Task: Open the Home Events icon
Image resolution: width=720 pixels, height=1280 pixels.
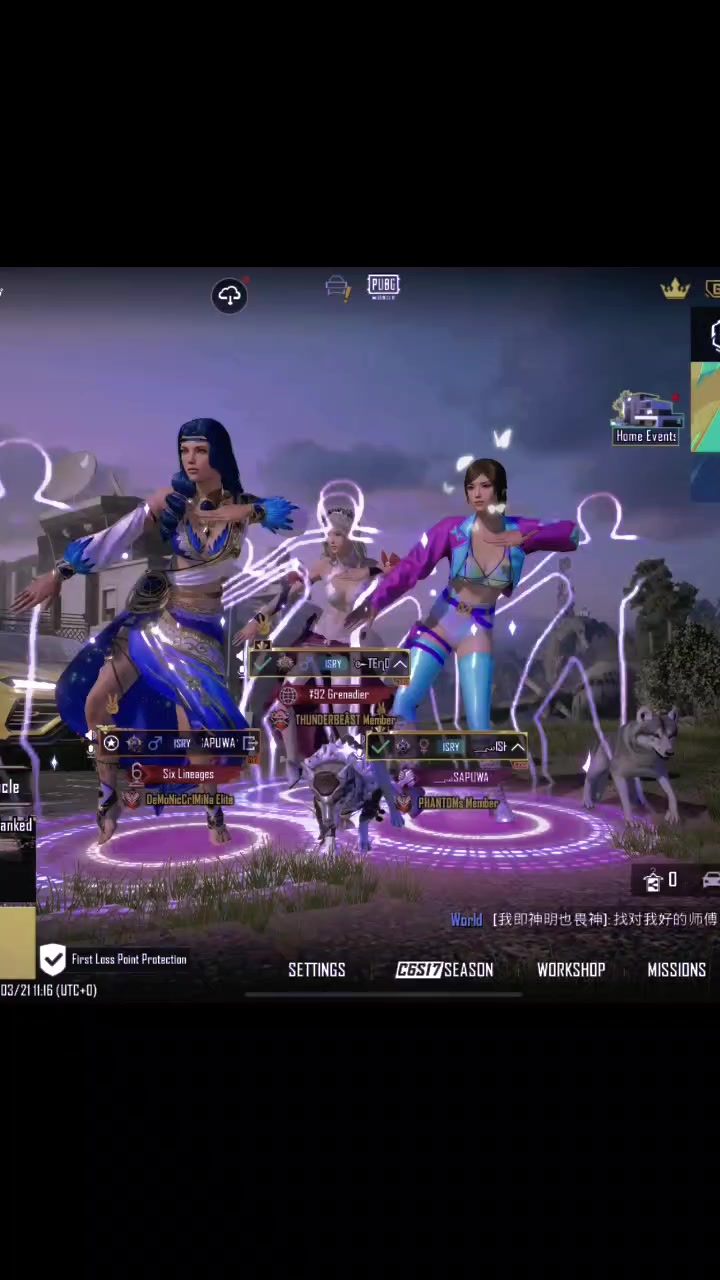Action: coord(646,419)
